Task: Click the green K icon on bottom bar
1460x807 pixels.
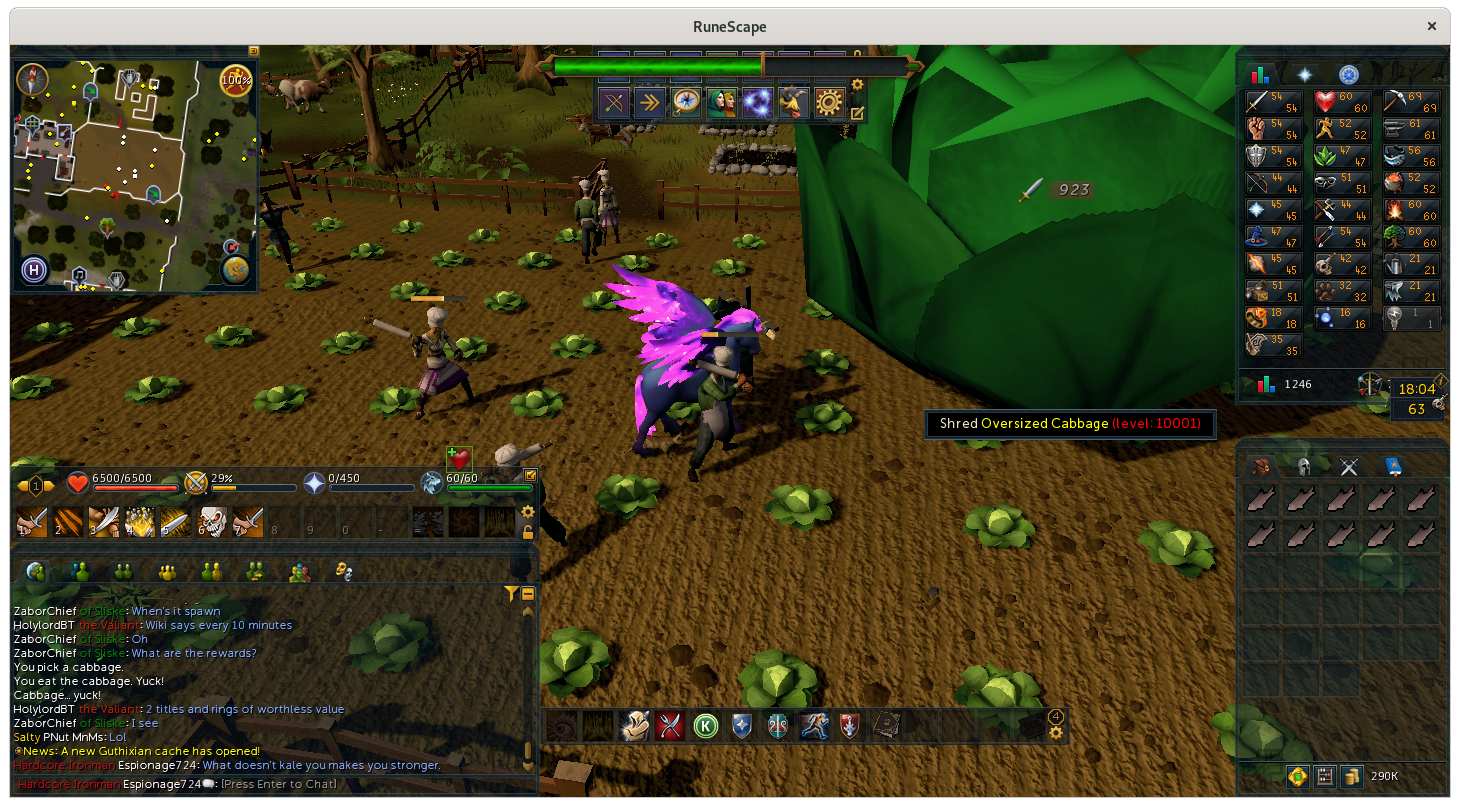Action: pos(706,726)
